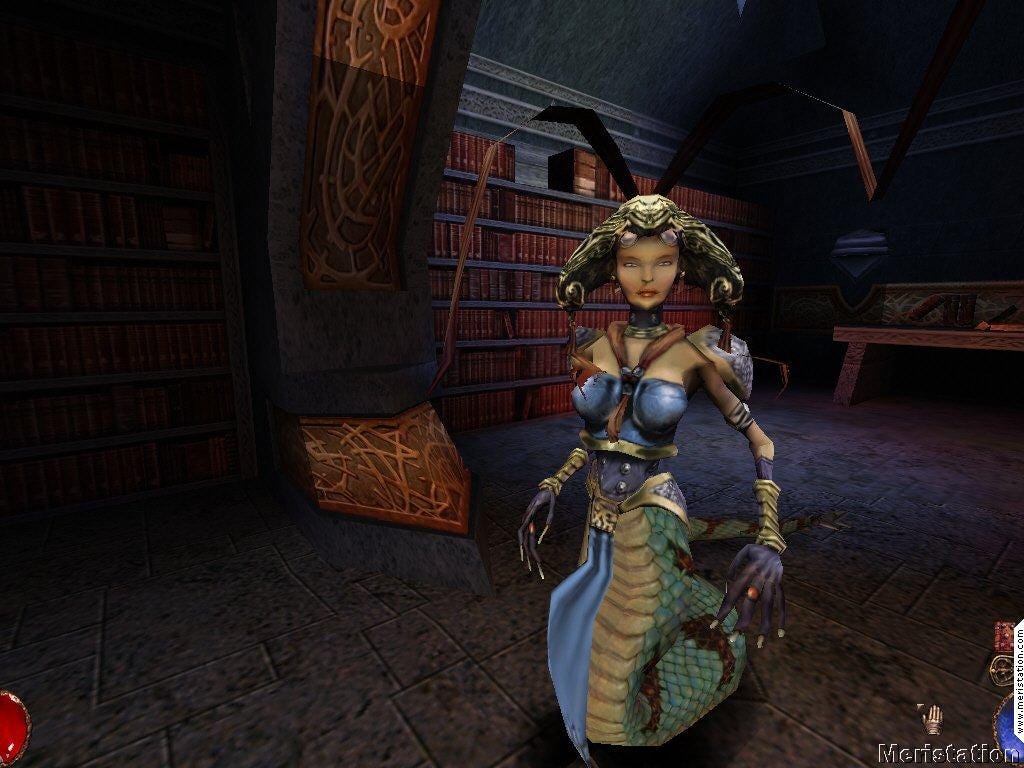Open the red book journal icon
This screenshot has height=768, width=1024.
pyautogui.click(x=1003, y=636)
